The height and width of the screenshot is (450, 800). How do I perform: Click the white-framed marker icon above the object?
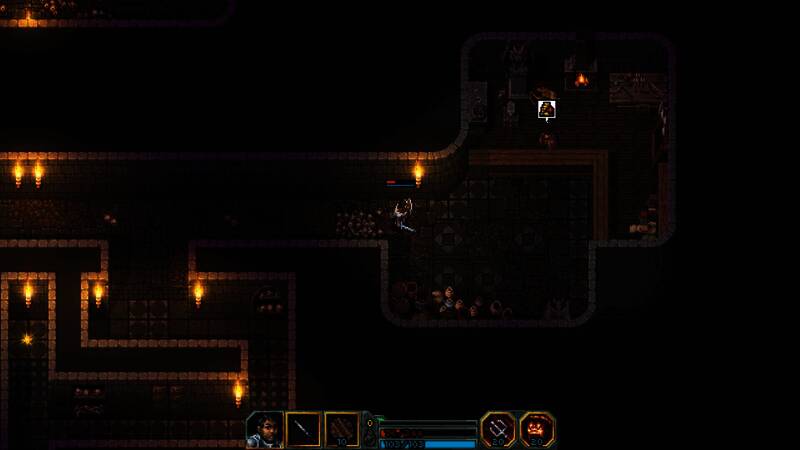tap(547, 109)
